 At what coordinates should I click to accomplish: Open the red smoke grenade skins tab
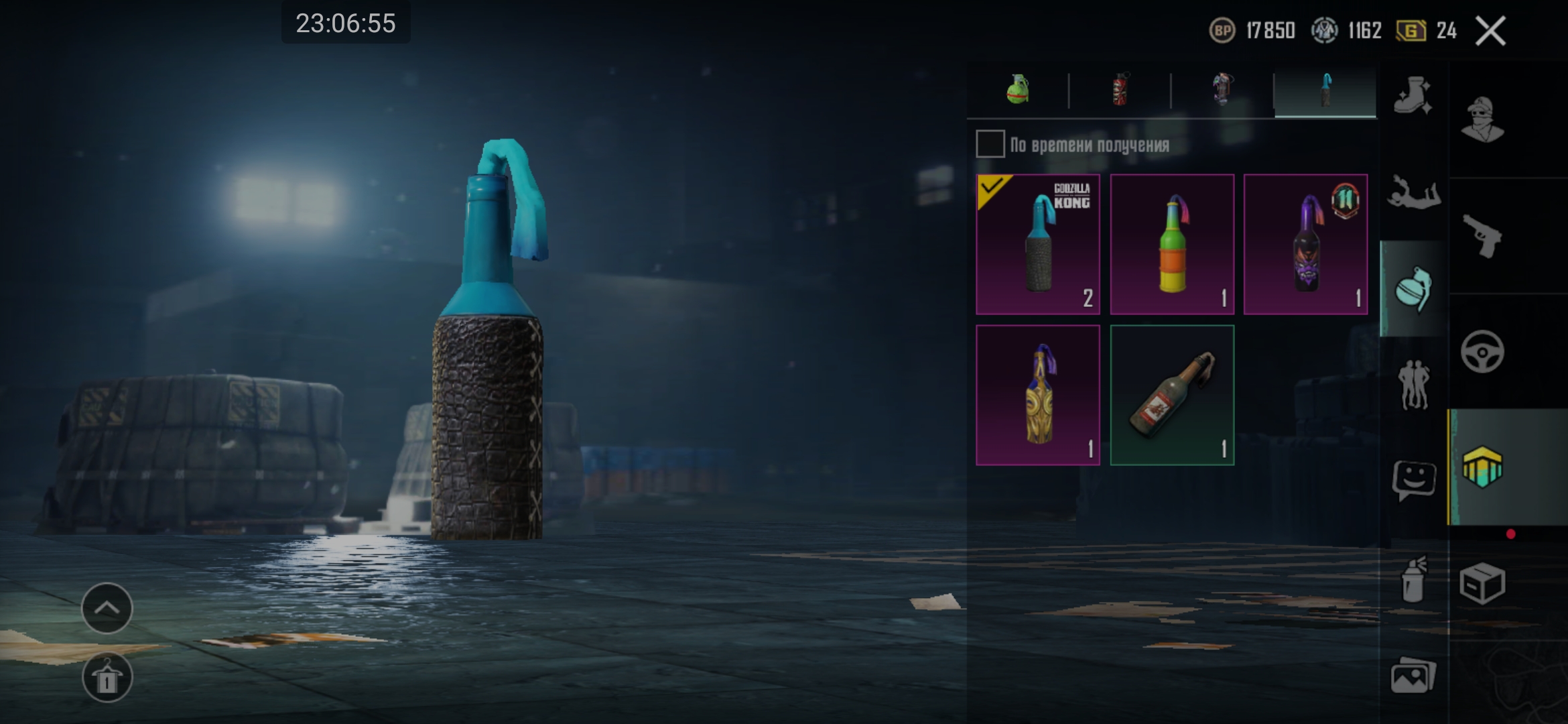point(1120,90)
